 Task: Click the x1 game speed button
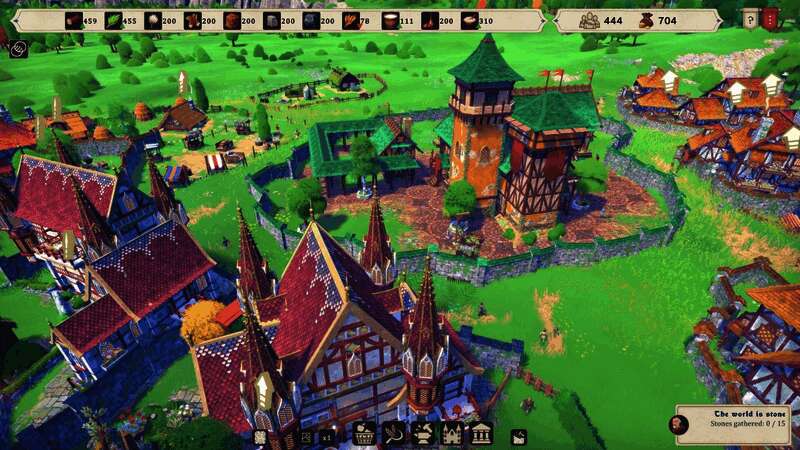(326, 436)
